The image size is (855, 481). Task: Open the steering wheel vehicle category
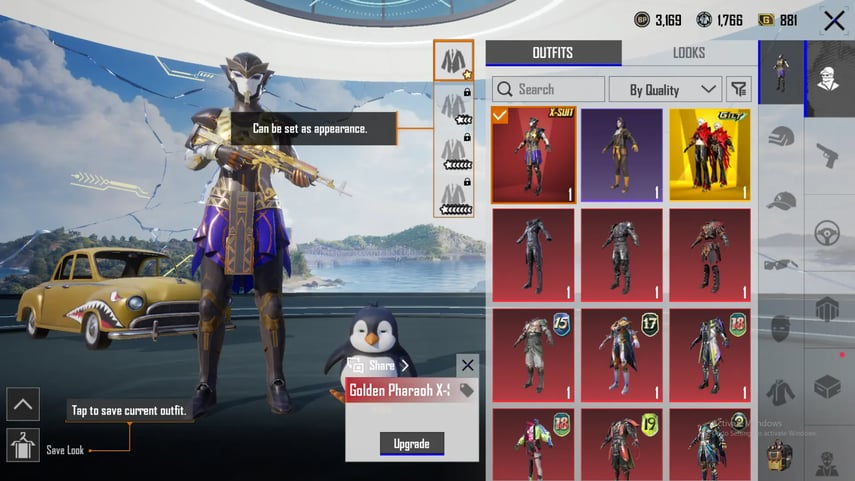[827, 233]
